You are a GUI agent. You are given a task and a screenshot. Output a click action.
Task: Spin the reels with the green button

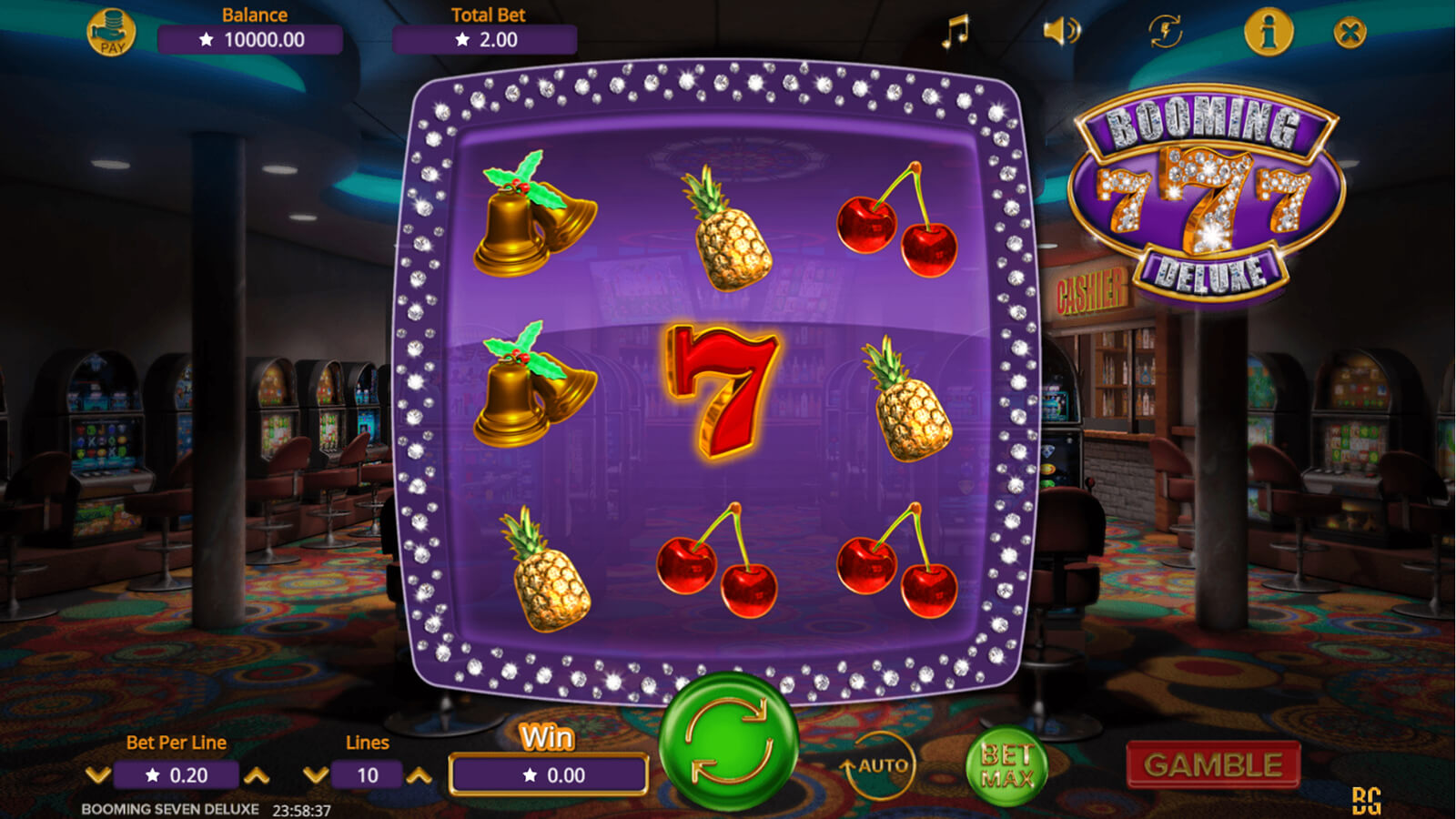[728, 743]
